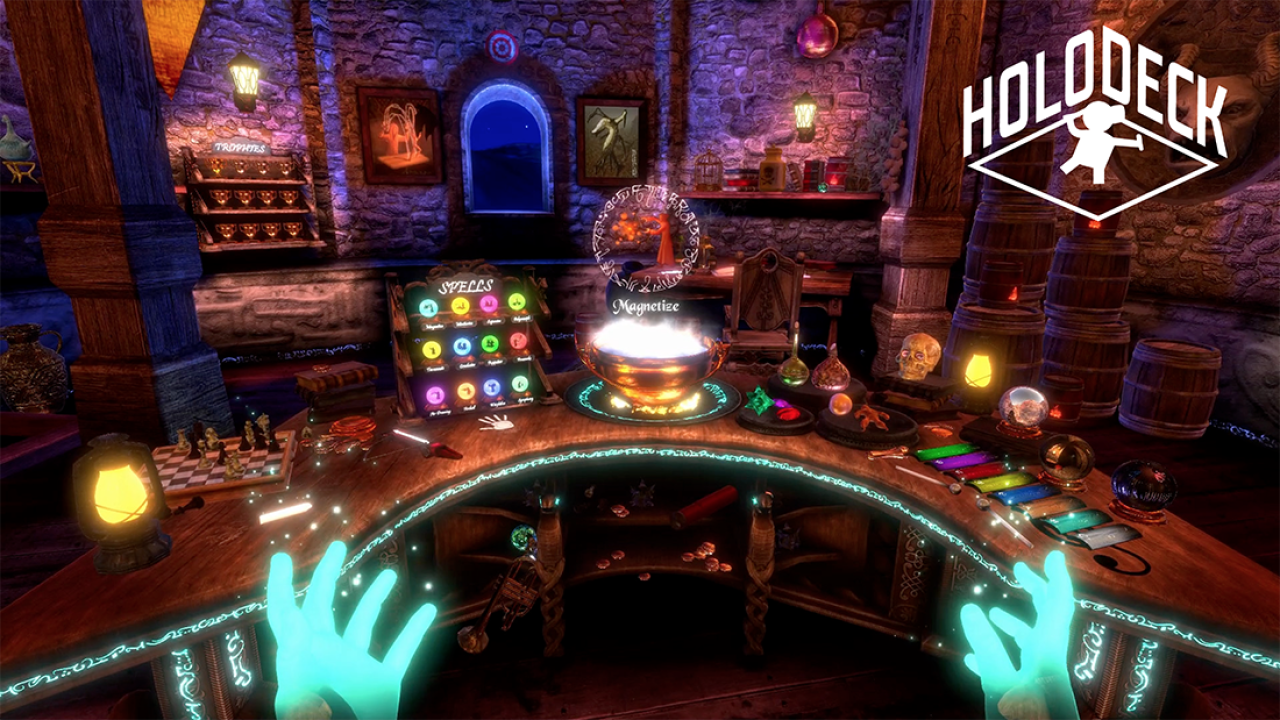Pick the pink spell orb on the top shelf
This screenshot has height=720, width=1280.
[x=489, y=303]
